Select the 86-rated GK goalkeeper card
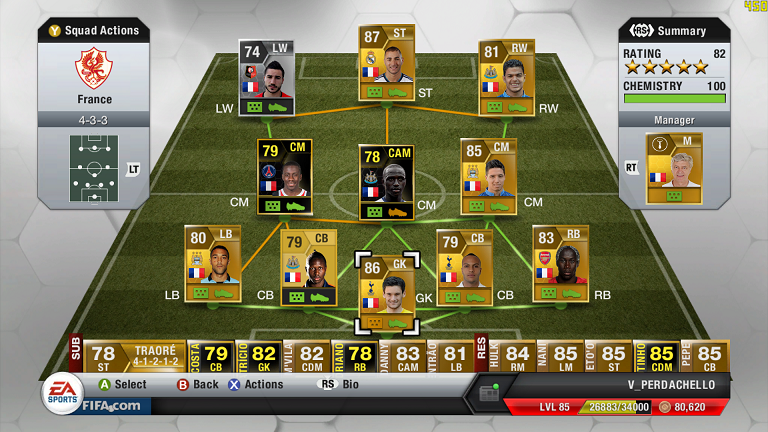 tap(386, 292)
